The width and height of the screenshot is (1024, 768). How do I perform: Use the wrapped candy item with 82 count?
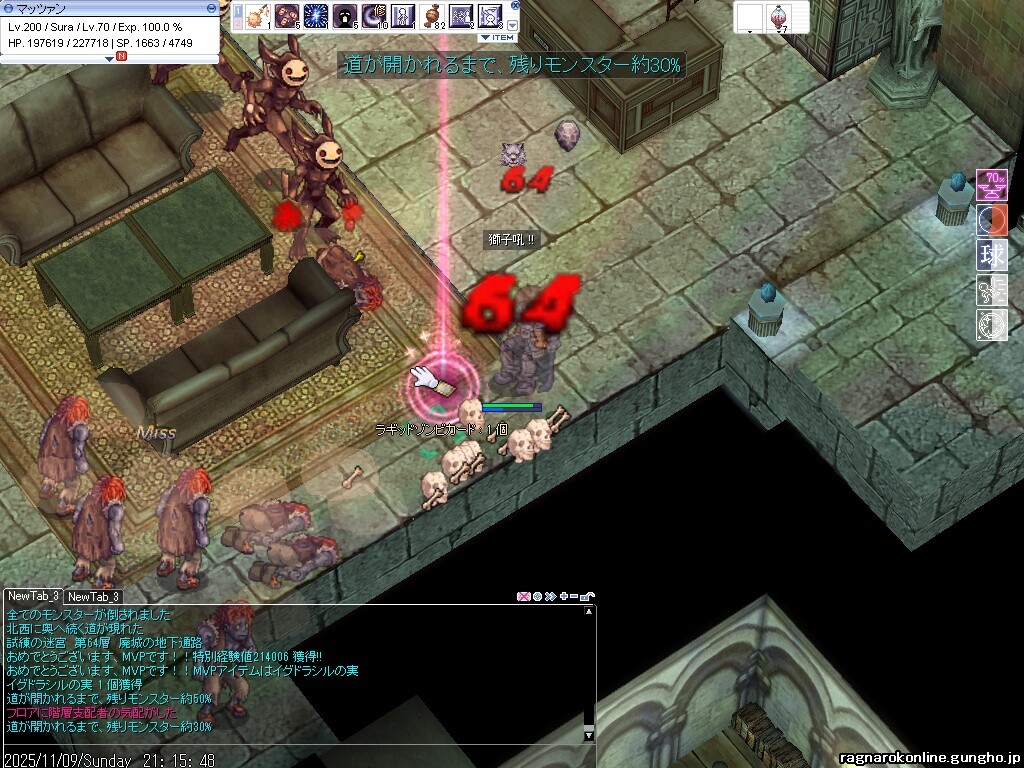click(432, 16)
